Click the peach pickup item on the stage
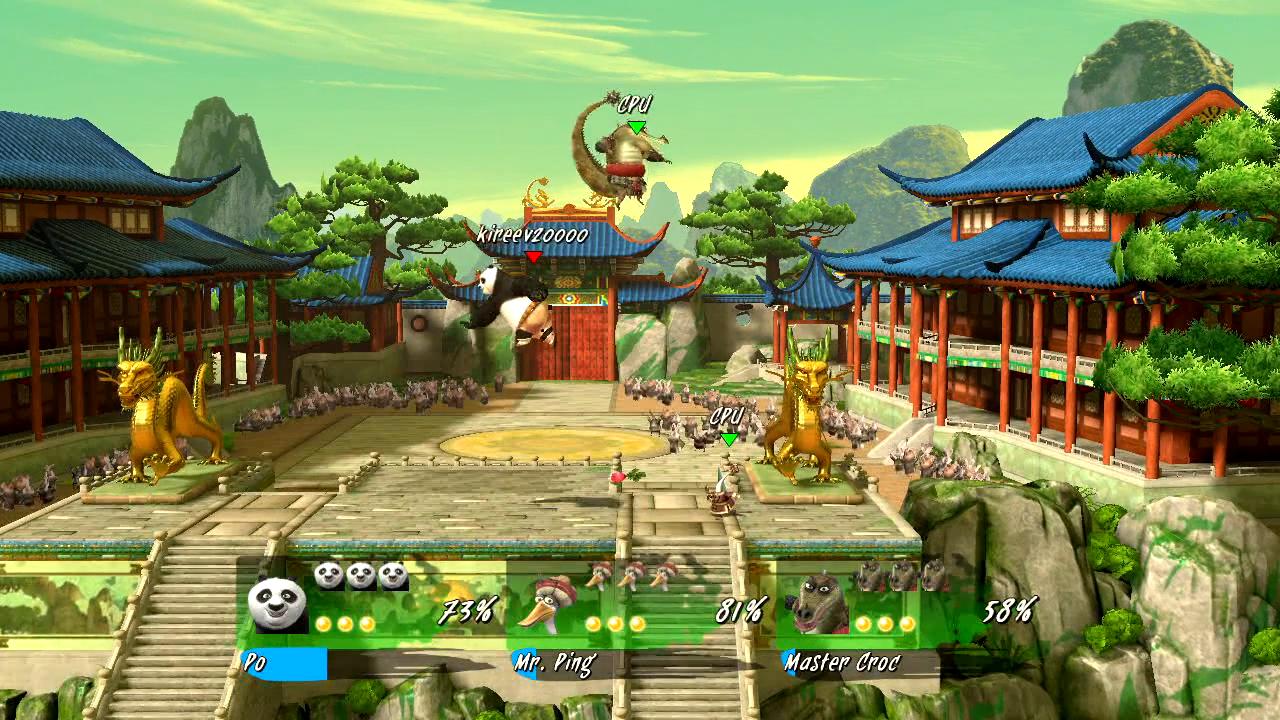Viewport: 1280px width, 720px height. (x=618, y=477)
